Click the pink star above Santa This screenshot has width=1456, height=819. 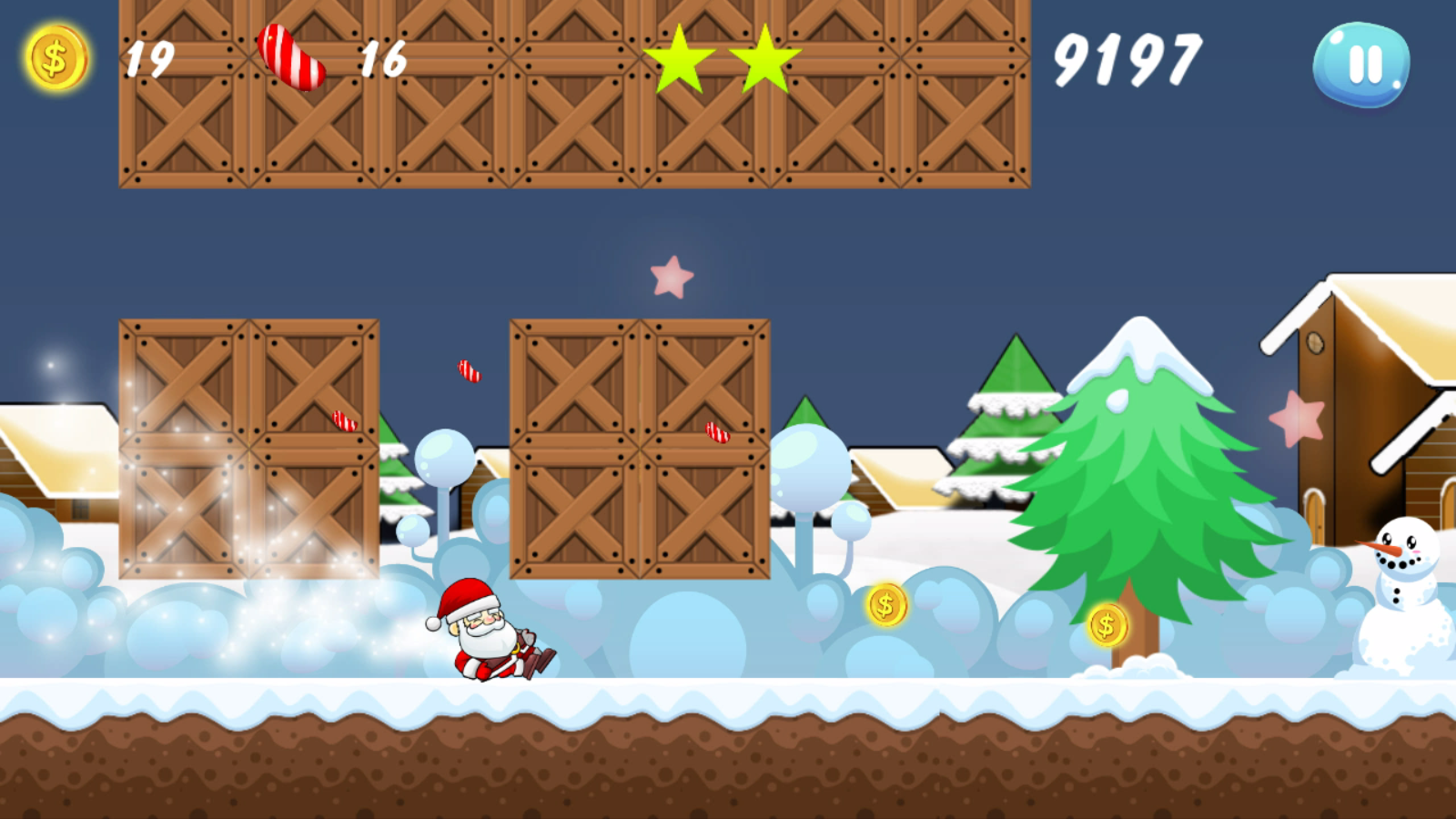(x=672, y=278)
